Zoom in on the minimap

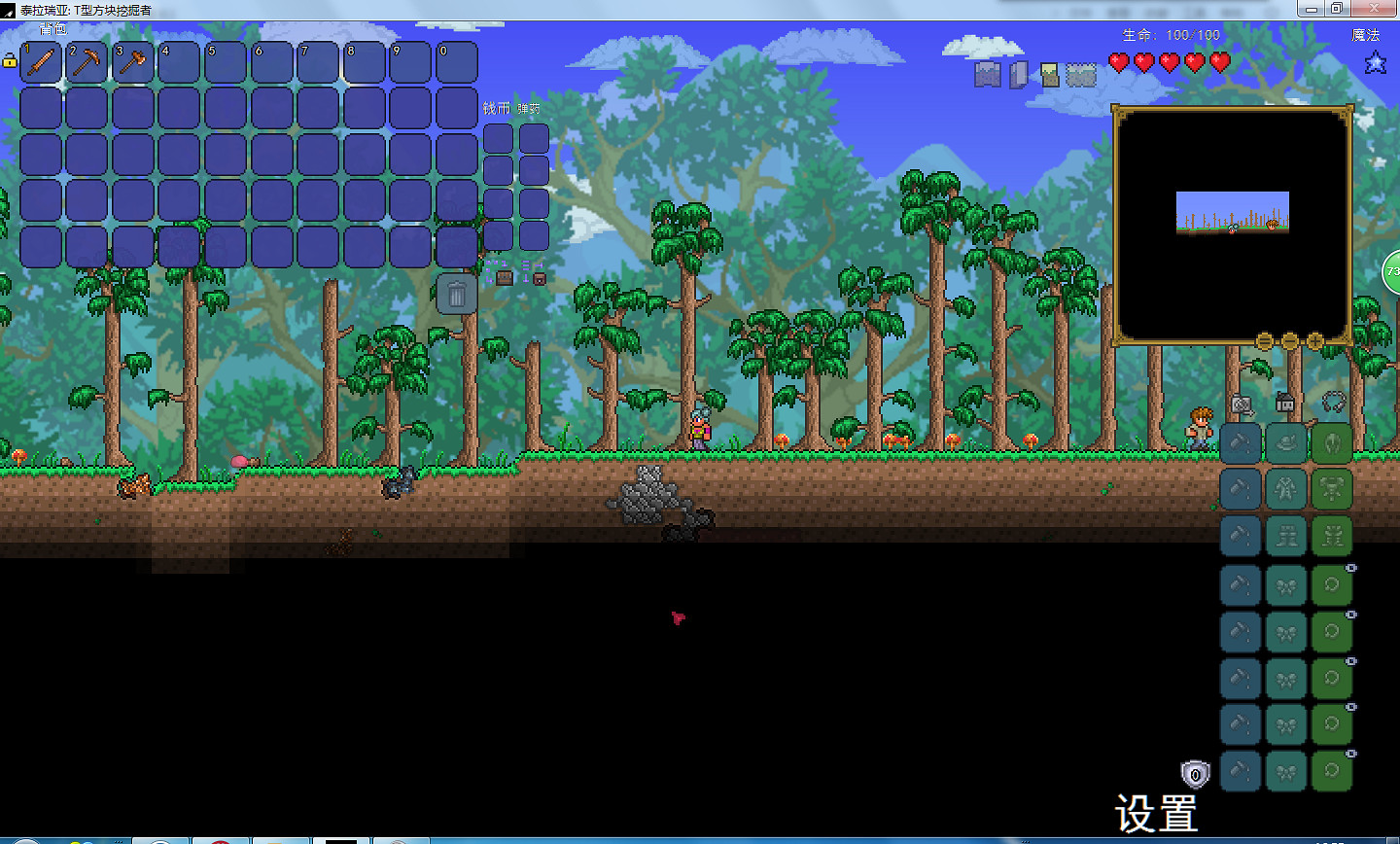(x=1314, y=341)
